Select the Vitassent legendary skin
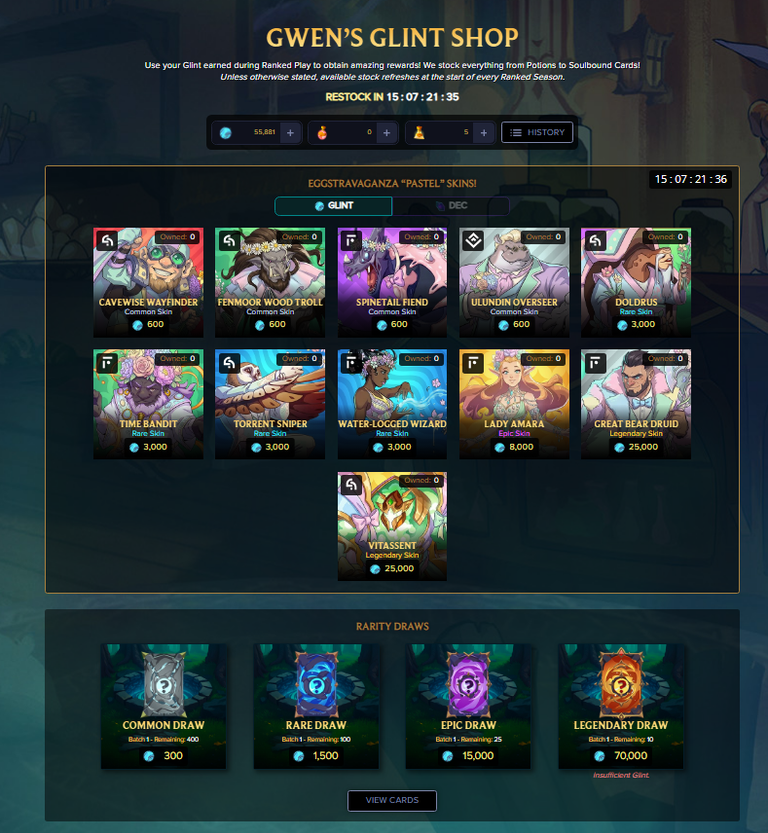Viewport: 768px width, 833px height. (x=392, y=526)
